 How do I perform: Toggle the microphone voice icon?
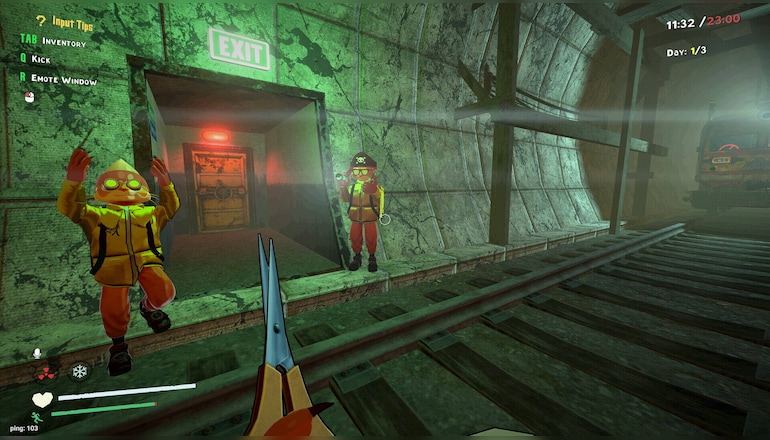point(38,353)
